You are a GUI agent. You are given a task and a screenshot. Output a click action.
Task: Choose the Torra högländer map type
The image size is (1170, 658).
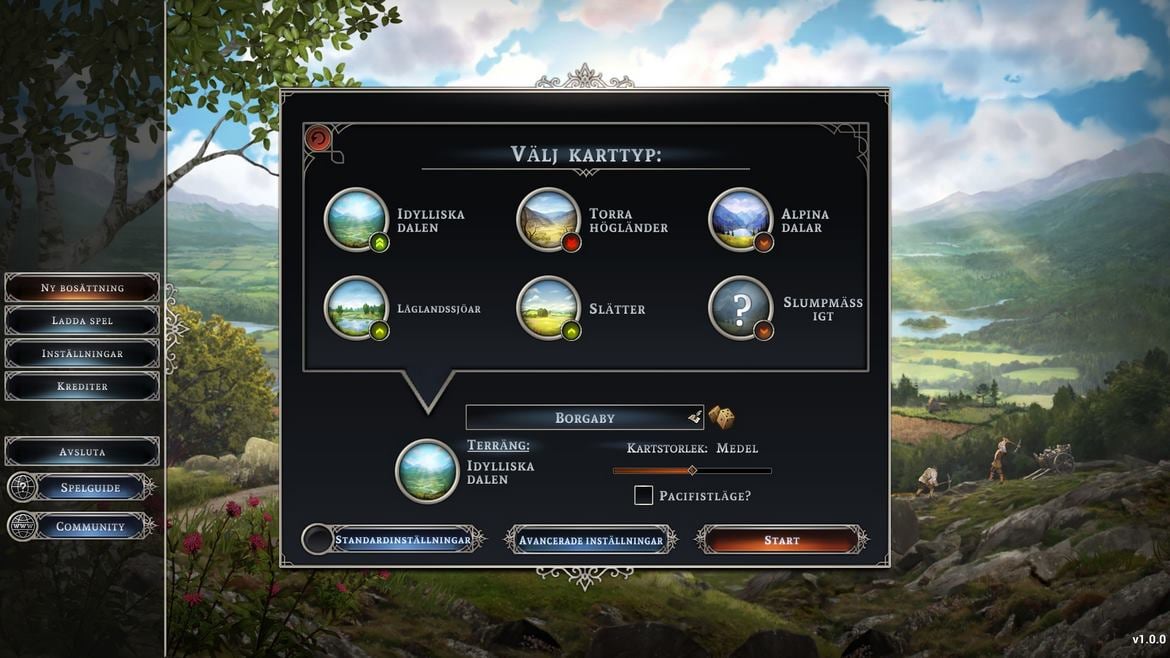click(548, 220)
